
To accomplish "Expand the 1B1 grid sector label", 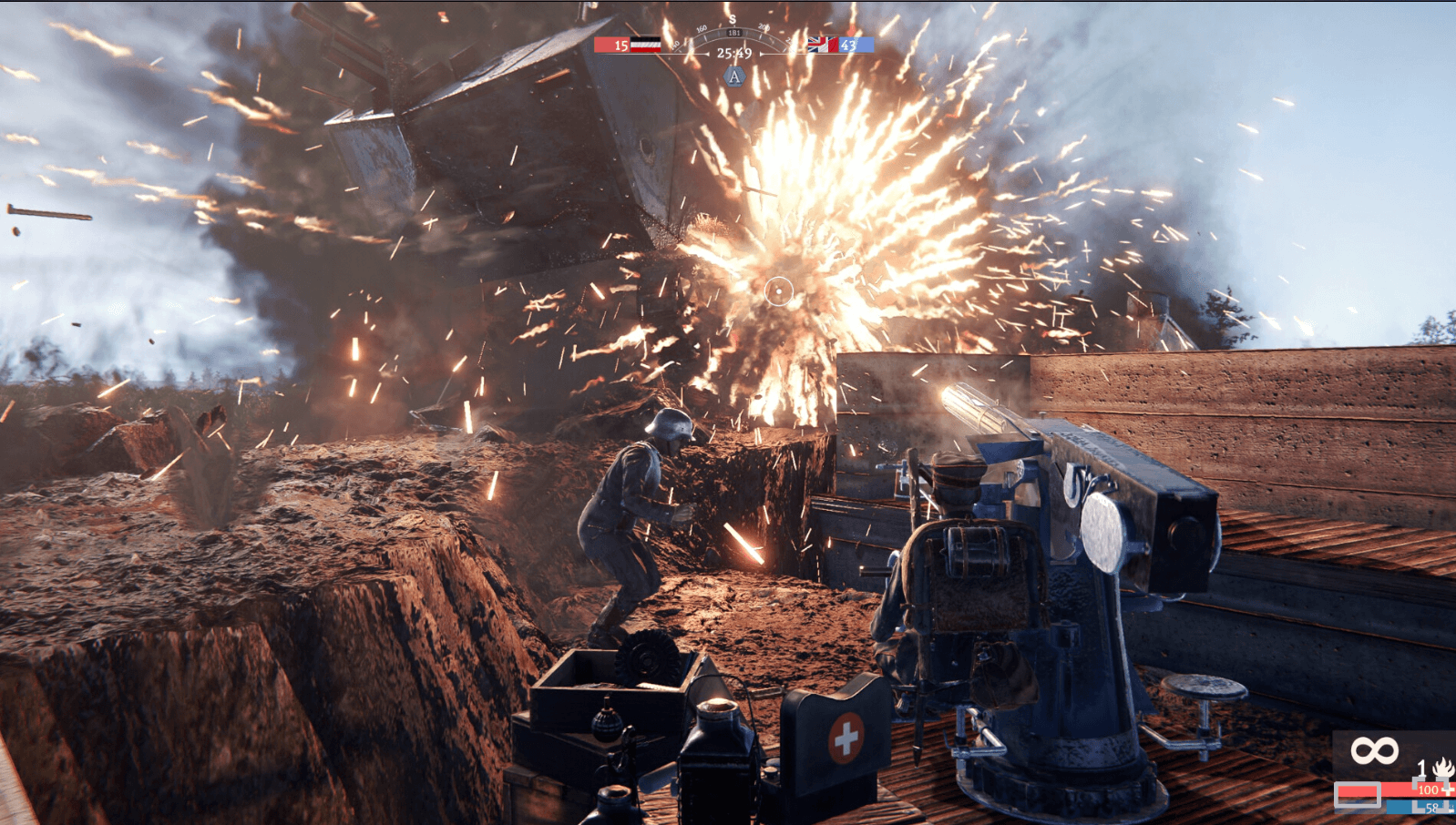I will (x=734, y=32).
